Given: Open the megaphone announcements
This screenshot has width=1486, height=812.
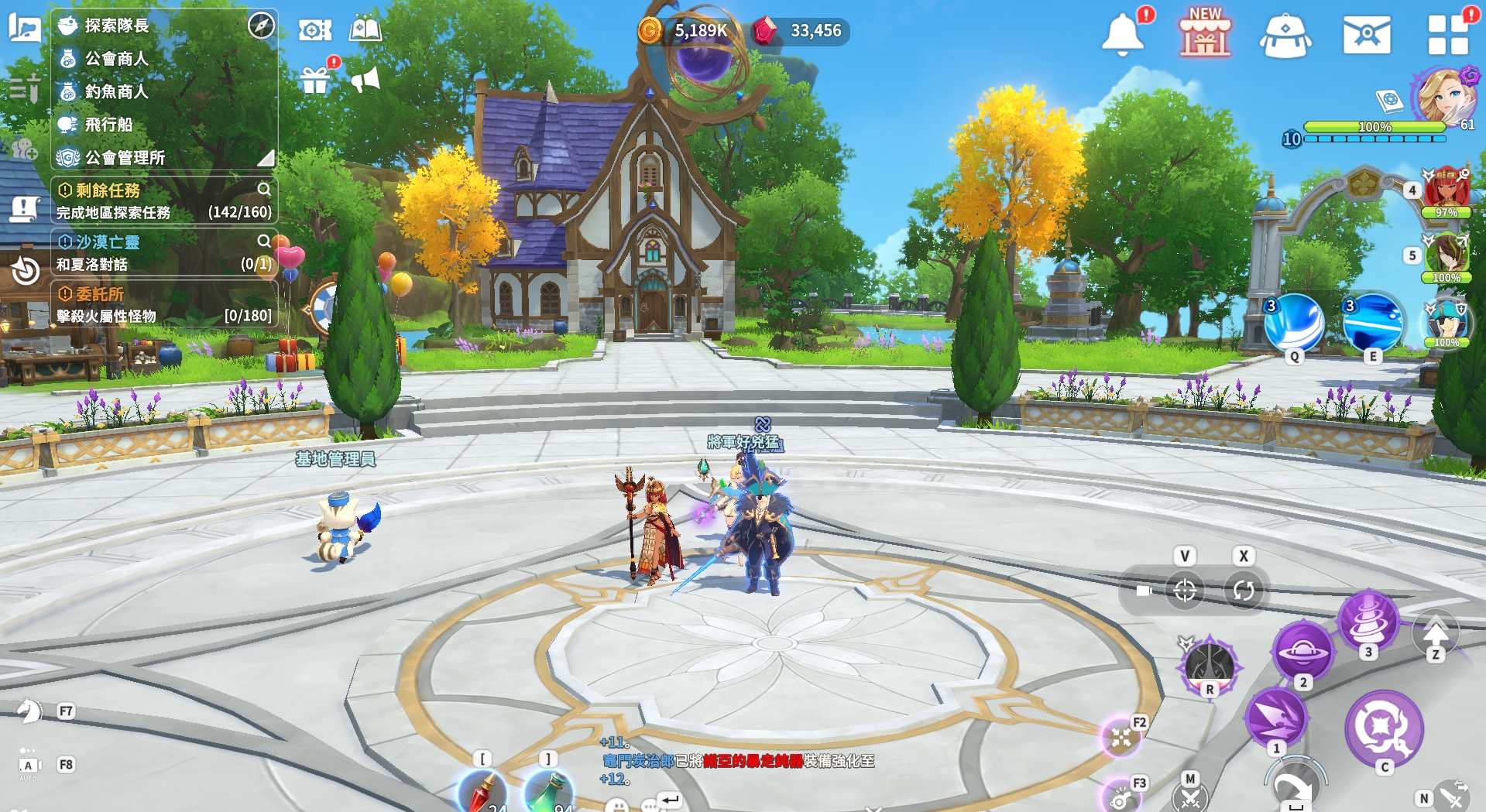Looking at the screenshot, I should [x=365, y=79].
